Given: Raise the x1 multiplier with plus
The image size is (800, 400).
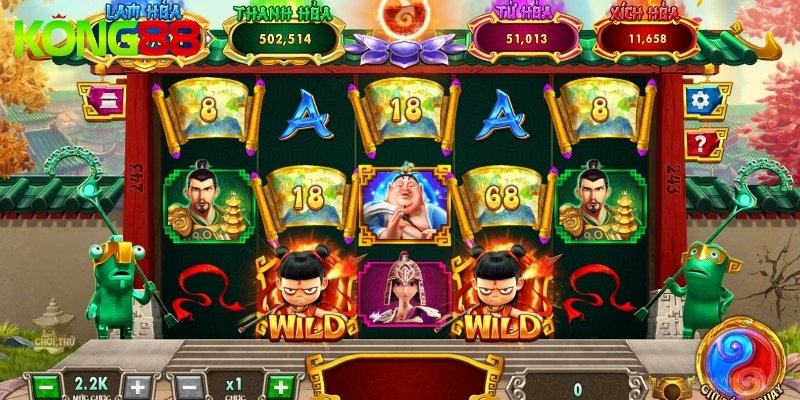Looking at the screenshot, I should (282, 386).
